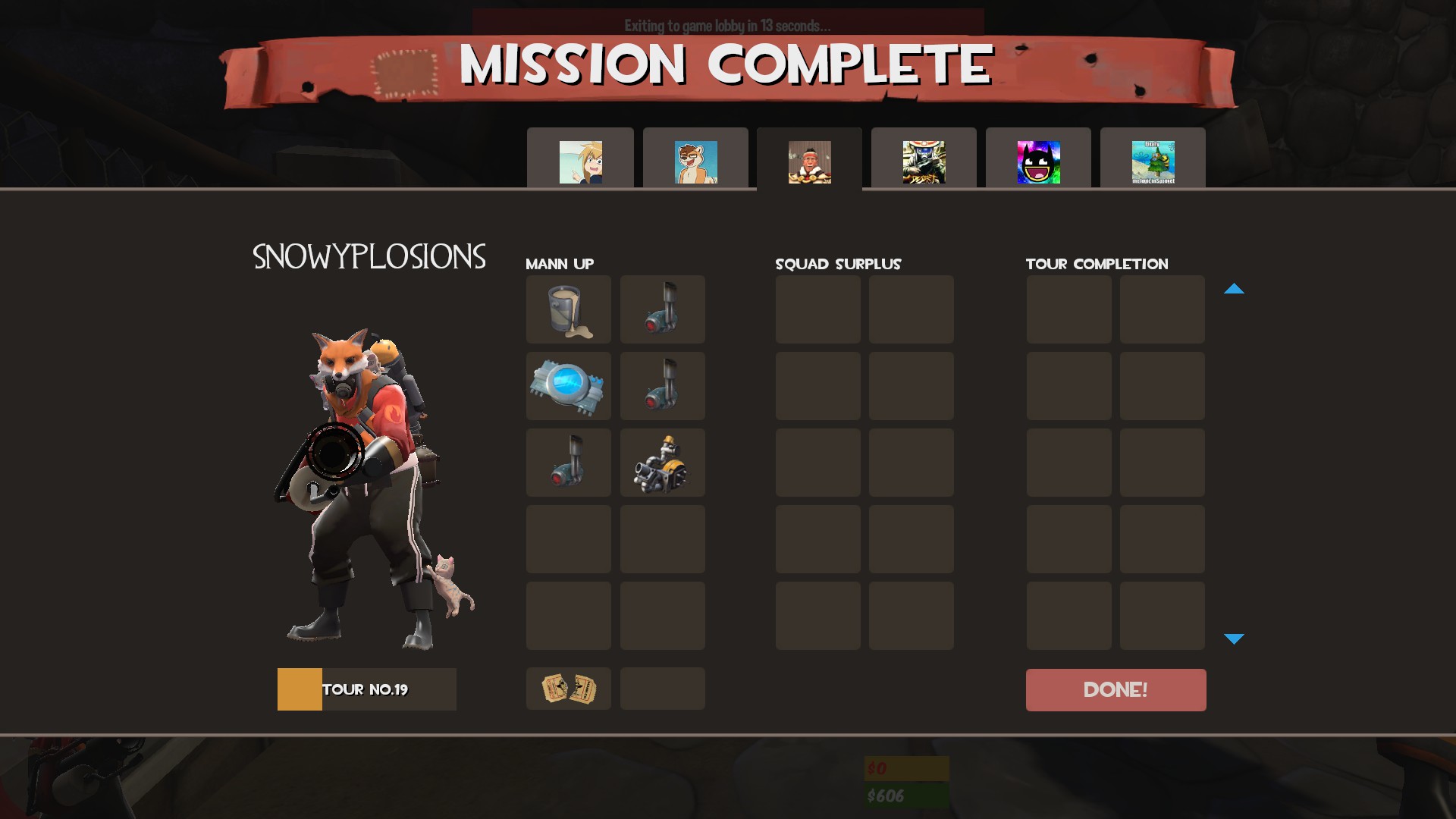Click the third-row left robot part drop
1456x819 pixels.
(568, 462)
